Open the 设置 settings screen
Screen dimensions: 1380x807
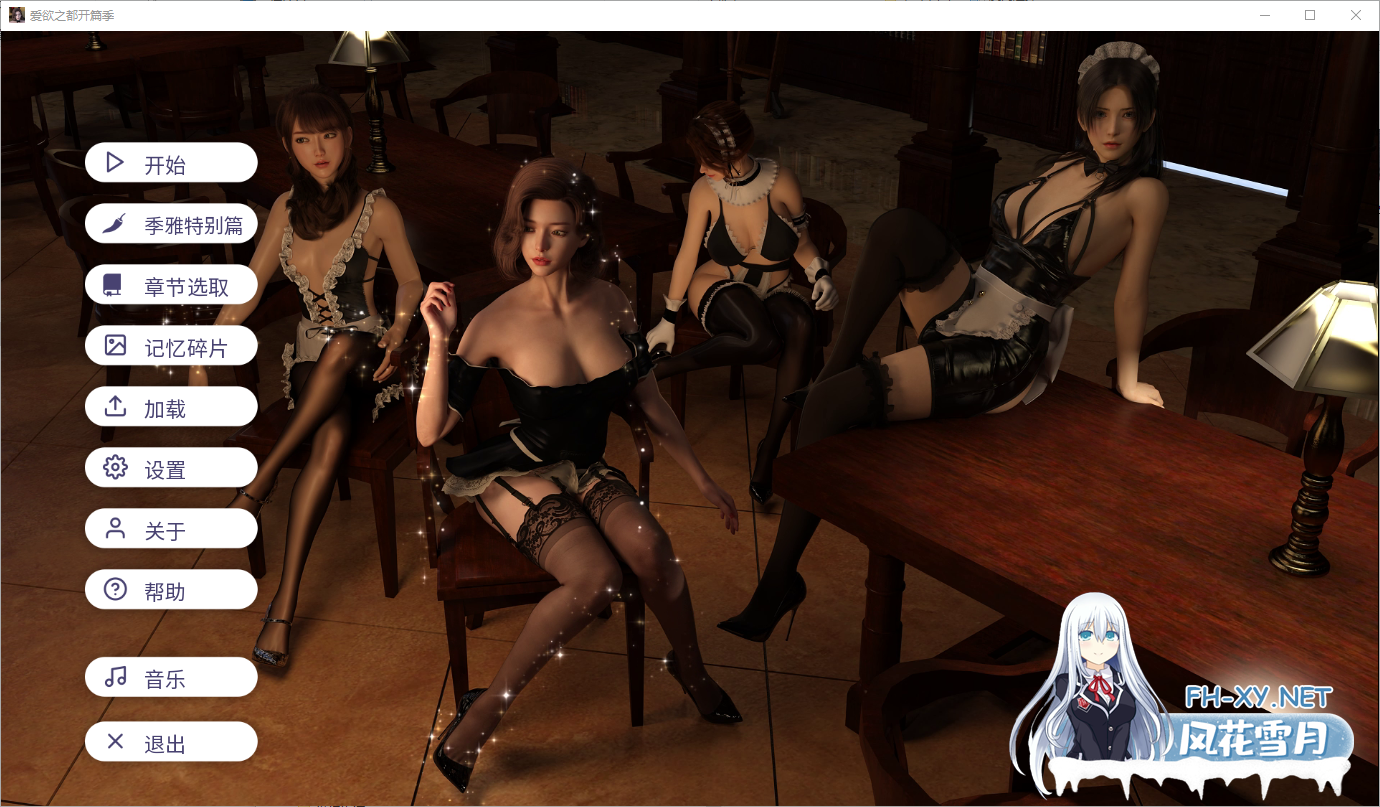pyautogui.click(x=170, y=467)
